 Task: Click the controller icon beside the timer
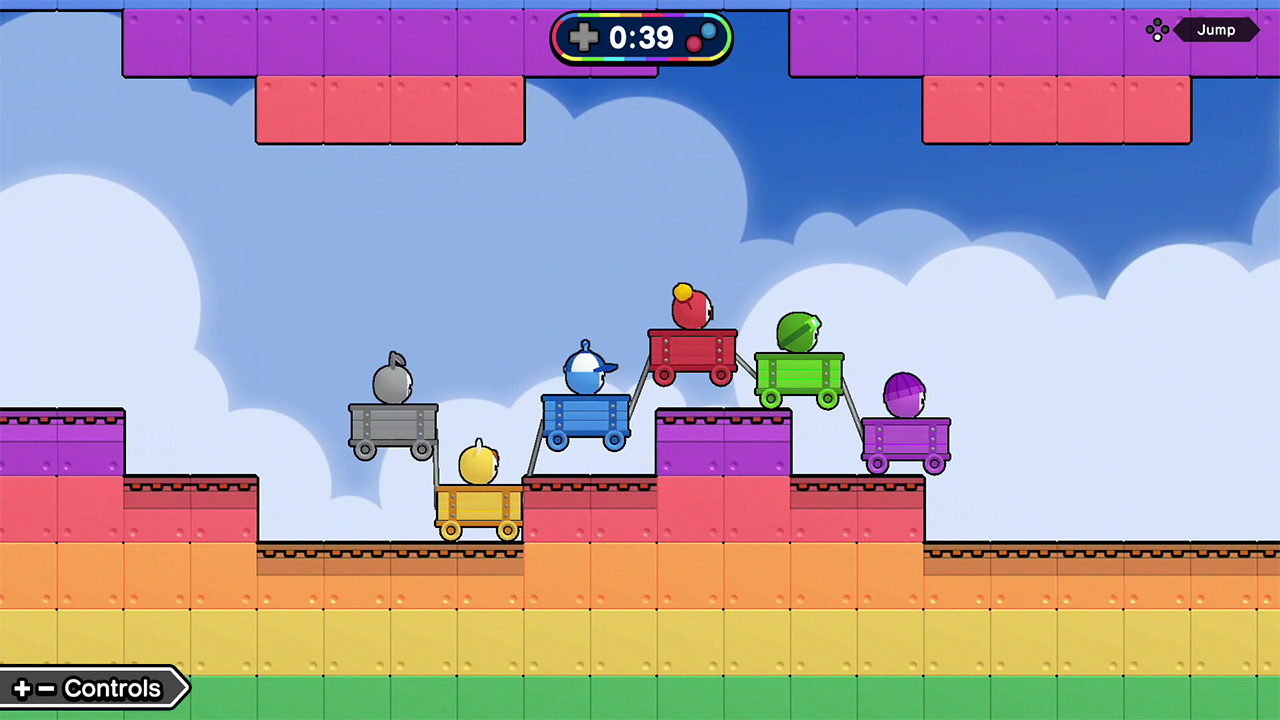[x=702, y=37]
